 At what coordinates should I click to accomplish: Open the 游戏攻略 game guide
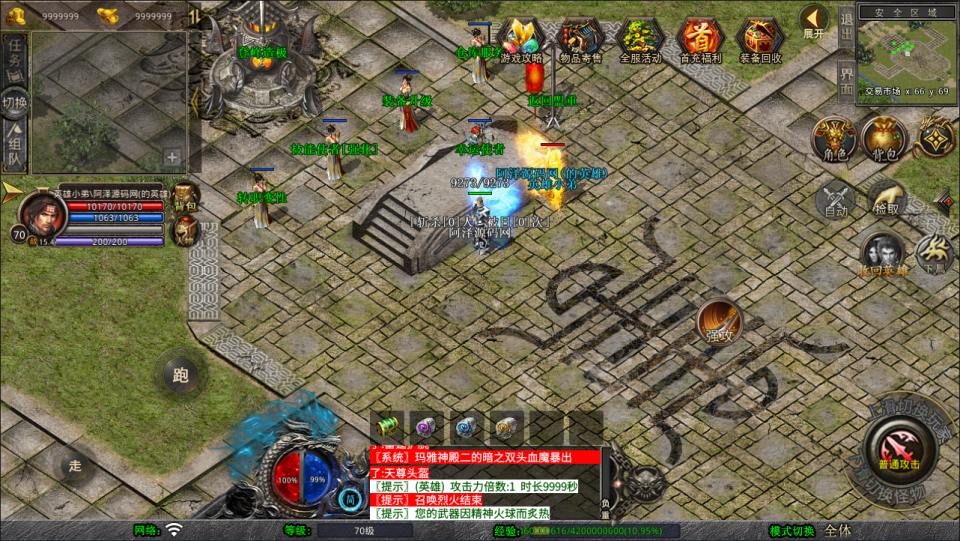click(x=520, y=40)
